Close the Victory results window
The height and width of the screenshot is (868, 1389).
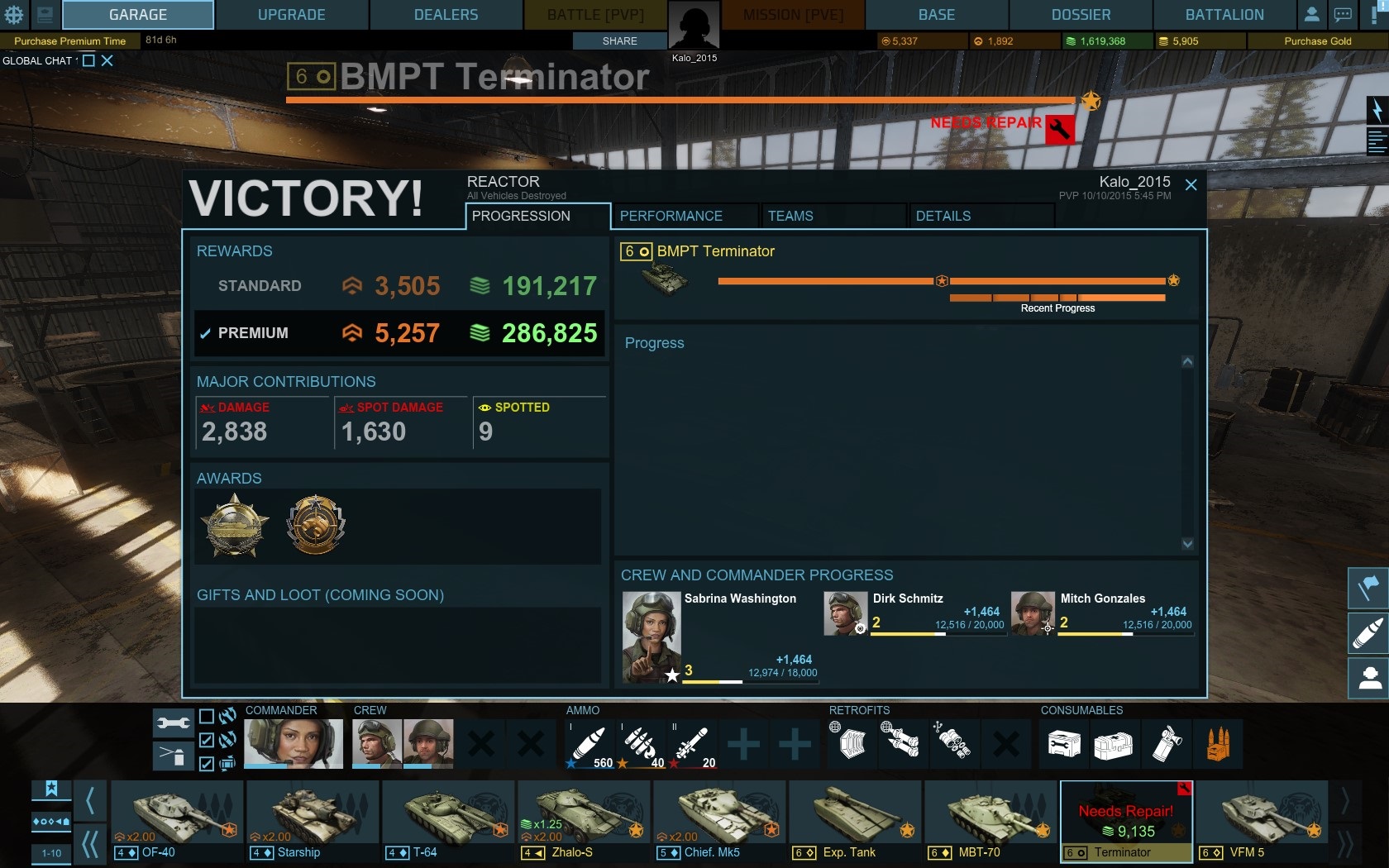point(1191,185)
